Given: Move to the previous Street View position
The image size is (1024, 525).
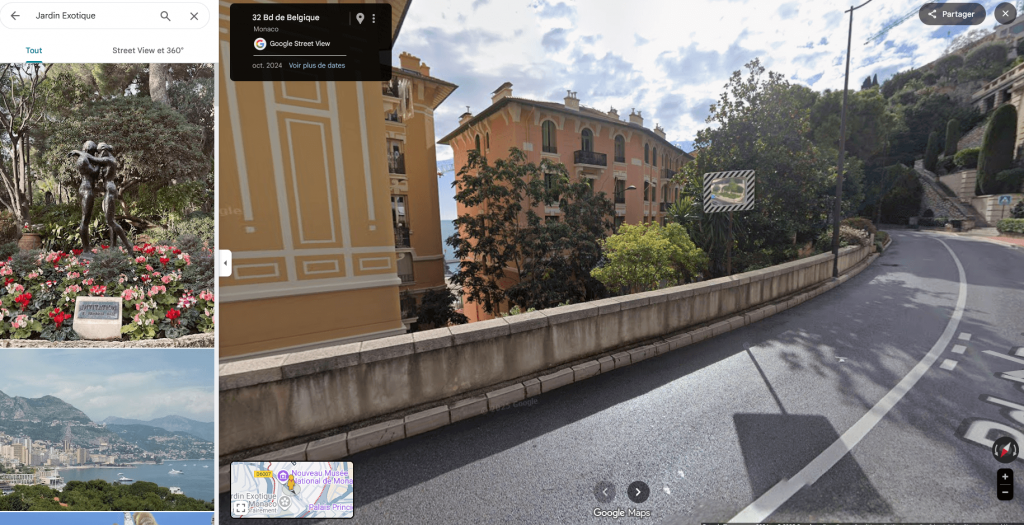Looking at the screenshot, I should click(604, 491).
